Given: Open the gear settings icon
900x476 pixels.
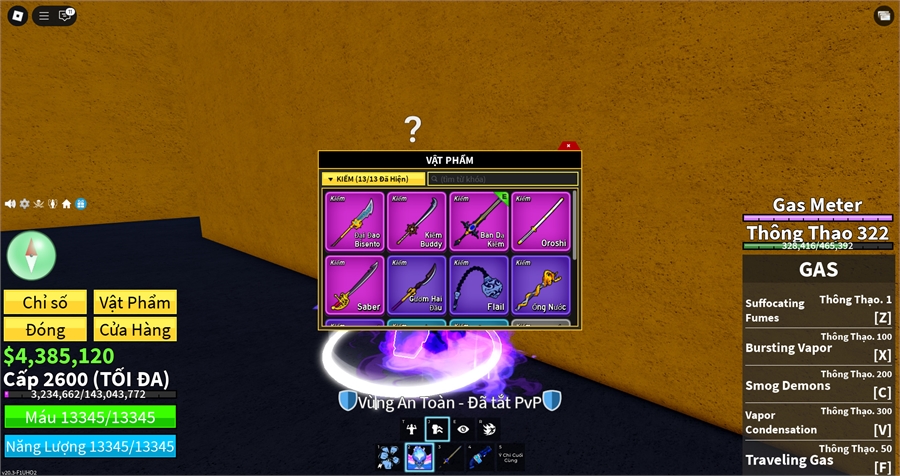Looking at the screenshot, I should pos(24,204).
